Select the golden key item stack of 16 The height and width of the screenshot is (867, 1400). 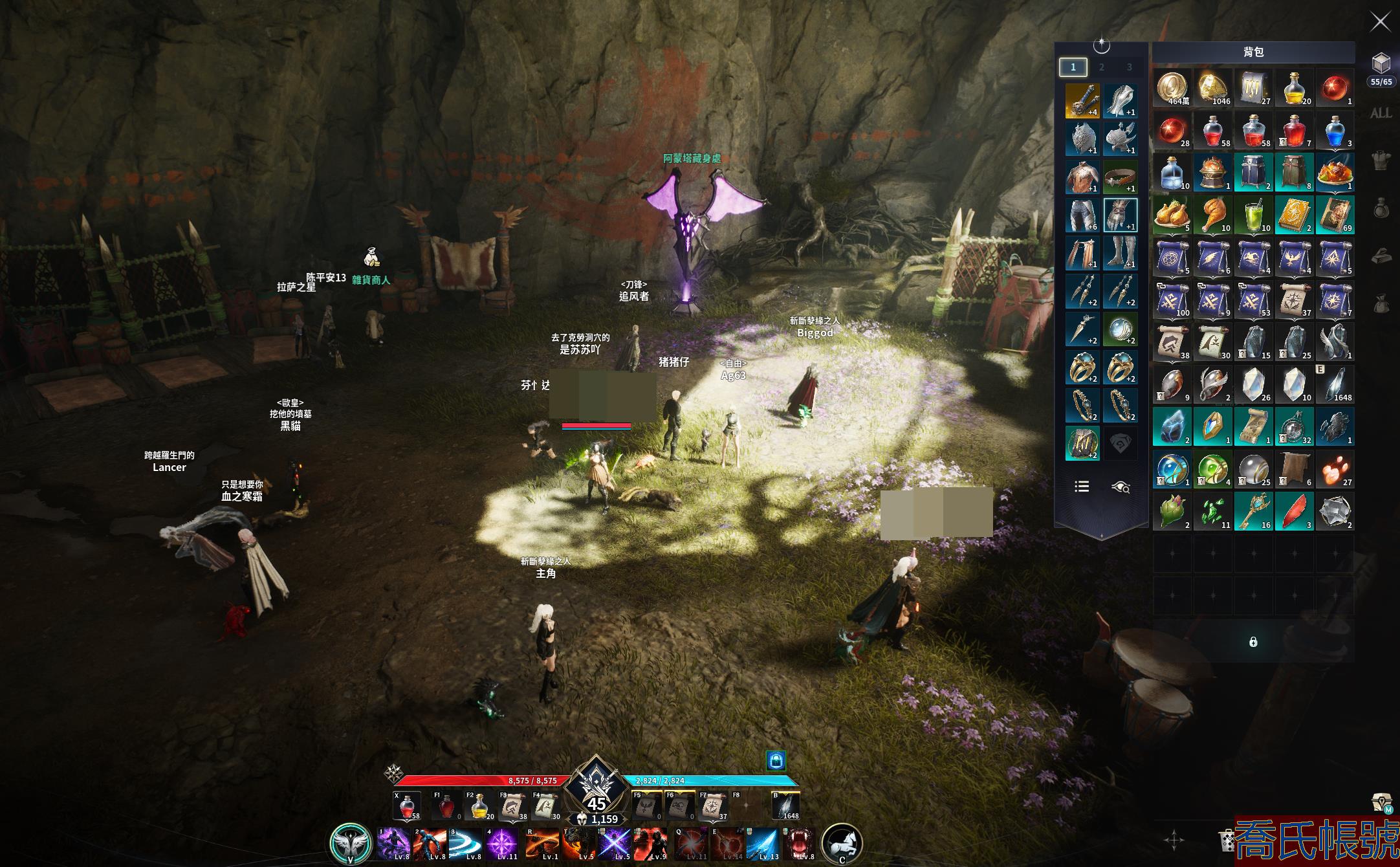(x=1253, y=512)
